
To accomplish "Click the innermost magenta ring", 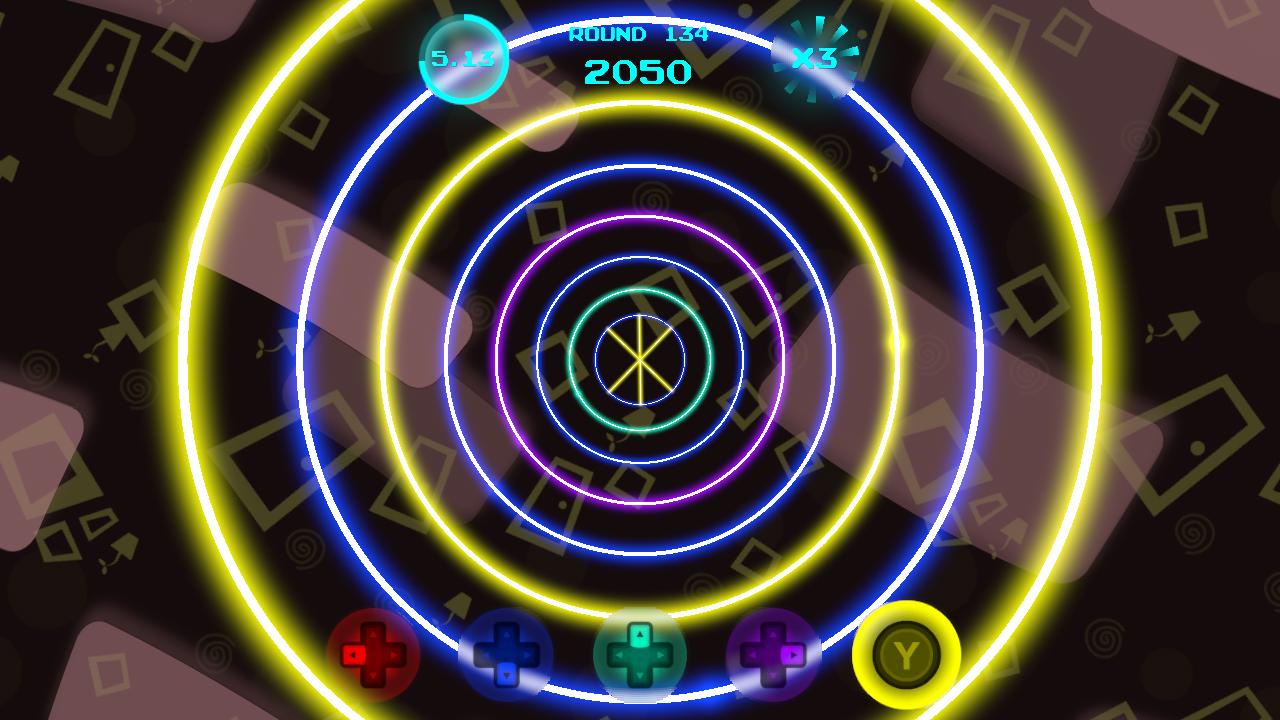I will point(640,219).
